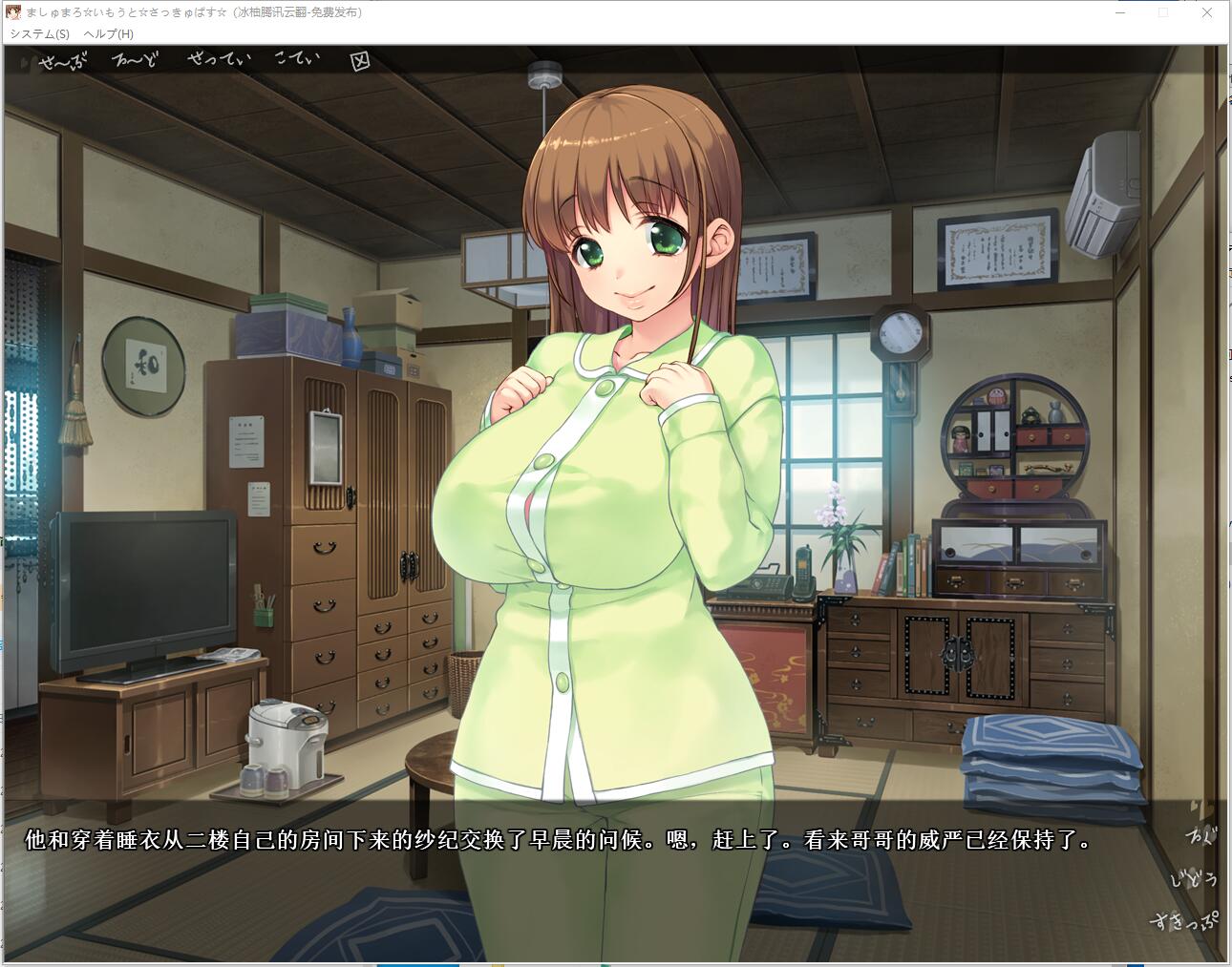This screenshot has height=967, width=1232.
Task: Minimize the game window
Action: point(1118,12)
